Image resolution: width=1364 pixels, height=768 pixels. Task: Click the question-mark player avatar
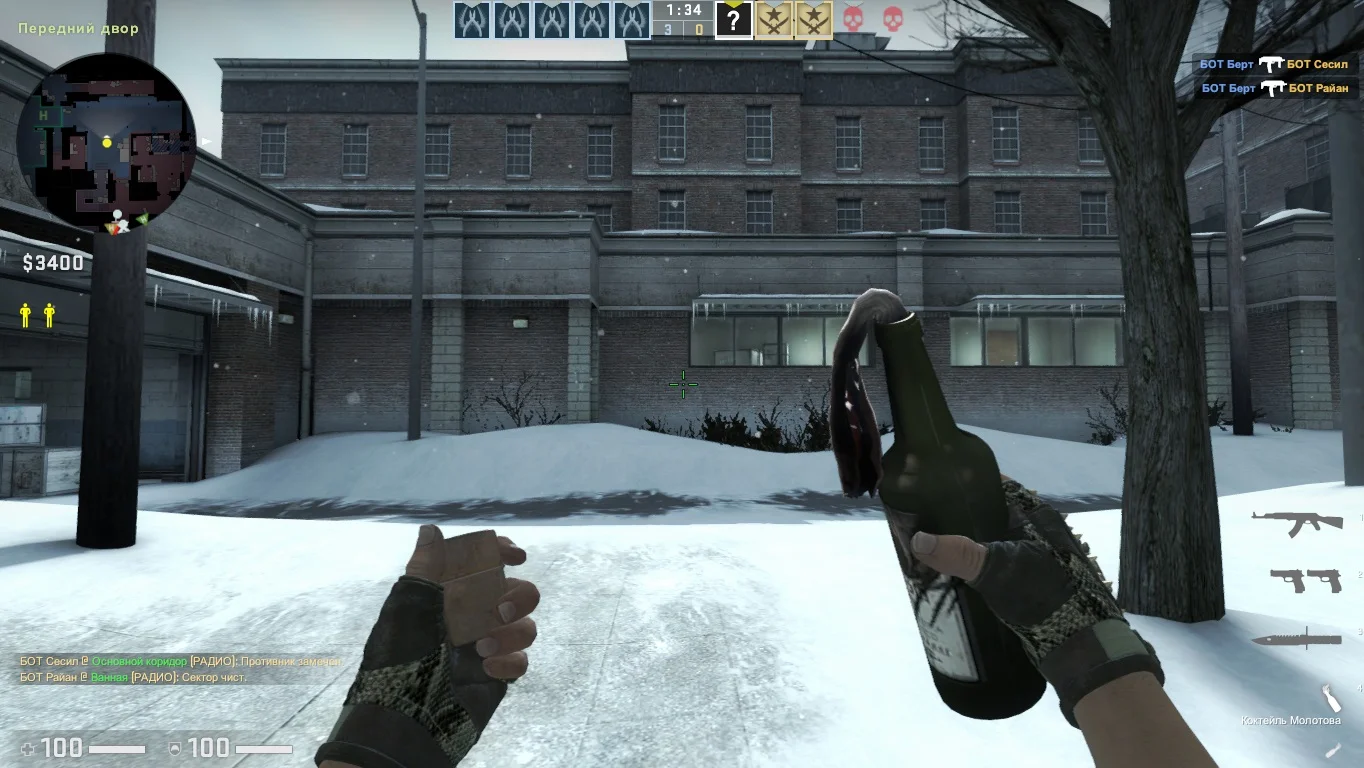(x=733, y=20)
